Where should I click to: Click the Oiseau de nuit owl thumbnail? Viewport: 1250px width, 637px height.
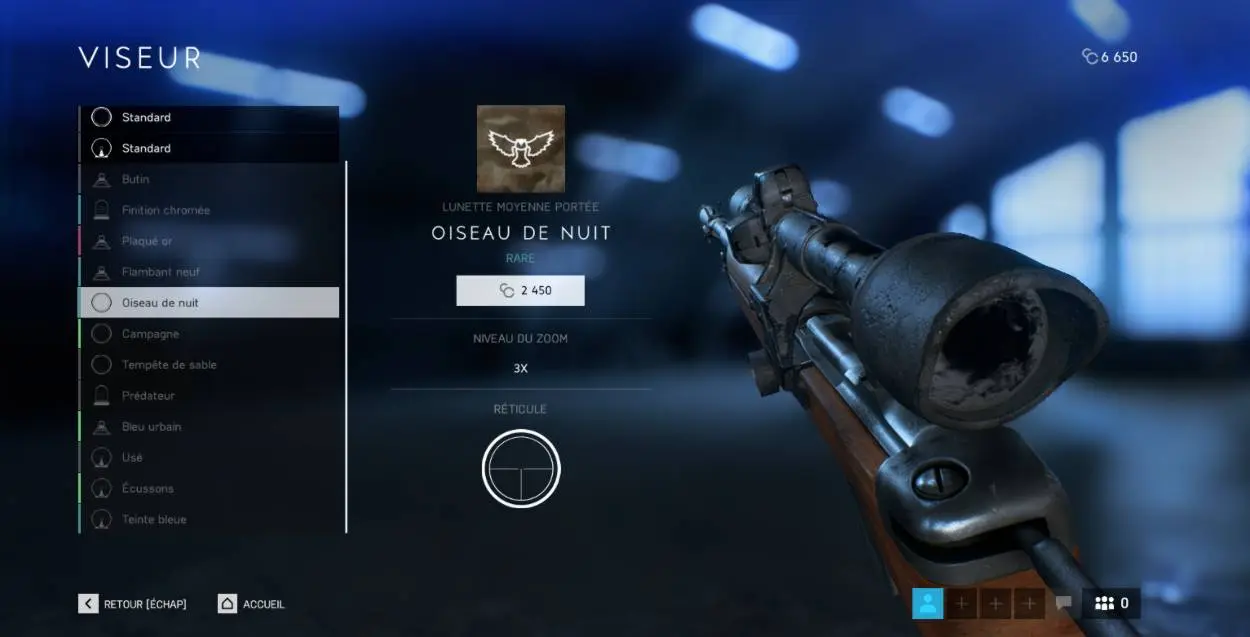point(520,149)
